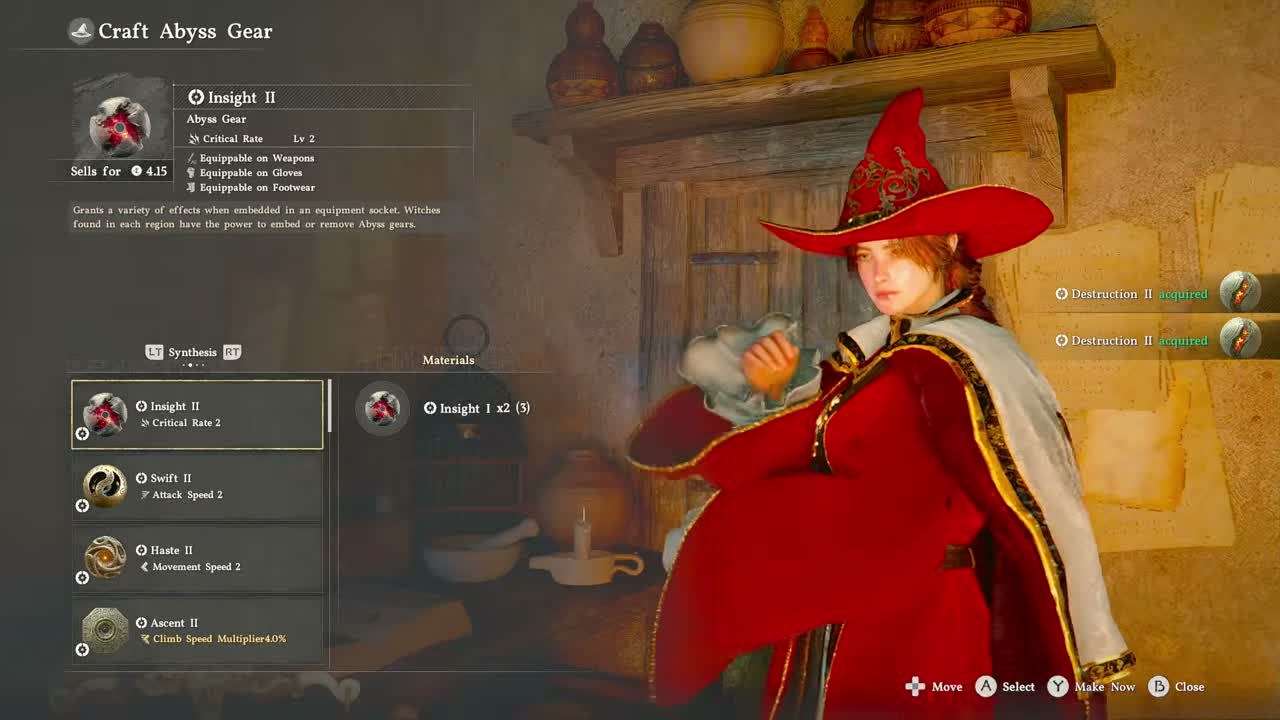Select the Insight II recipe row
Viewport: 1280px width, 720px height.
[197, 414]
